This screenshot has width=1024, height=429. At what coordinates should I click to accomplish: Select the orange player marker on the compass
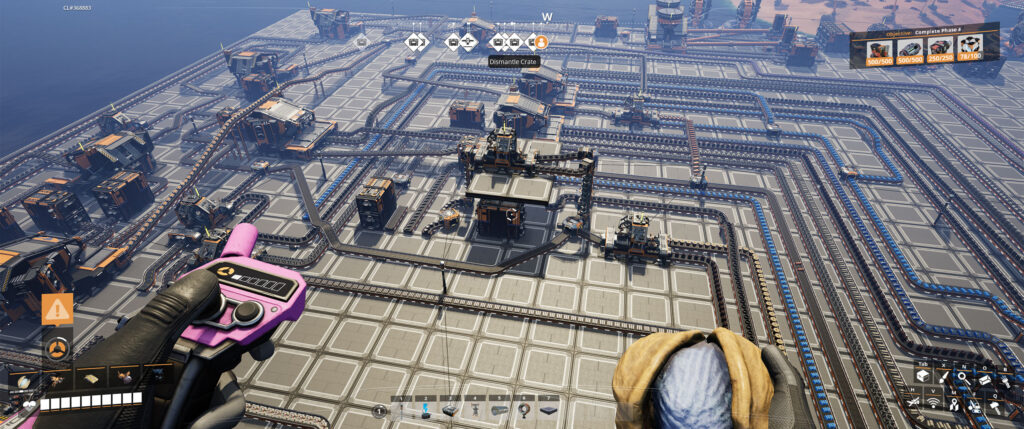(x=542, y=42)
